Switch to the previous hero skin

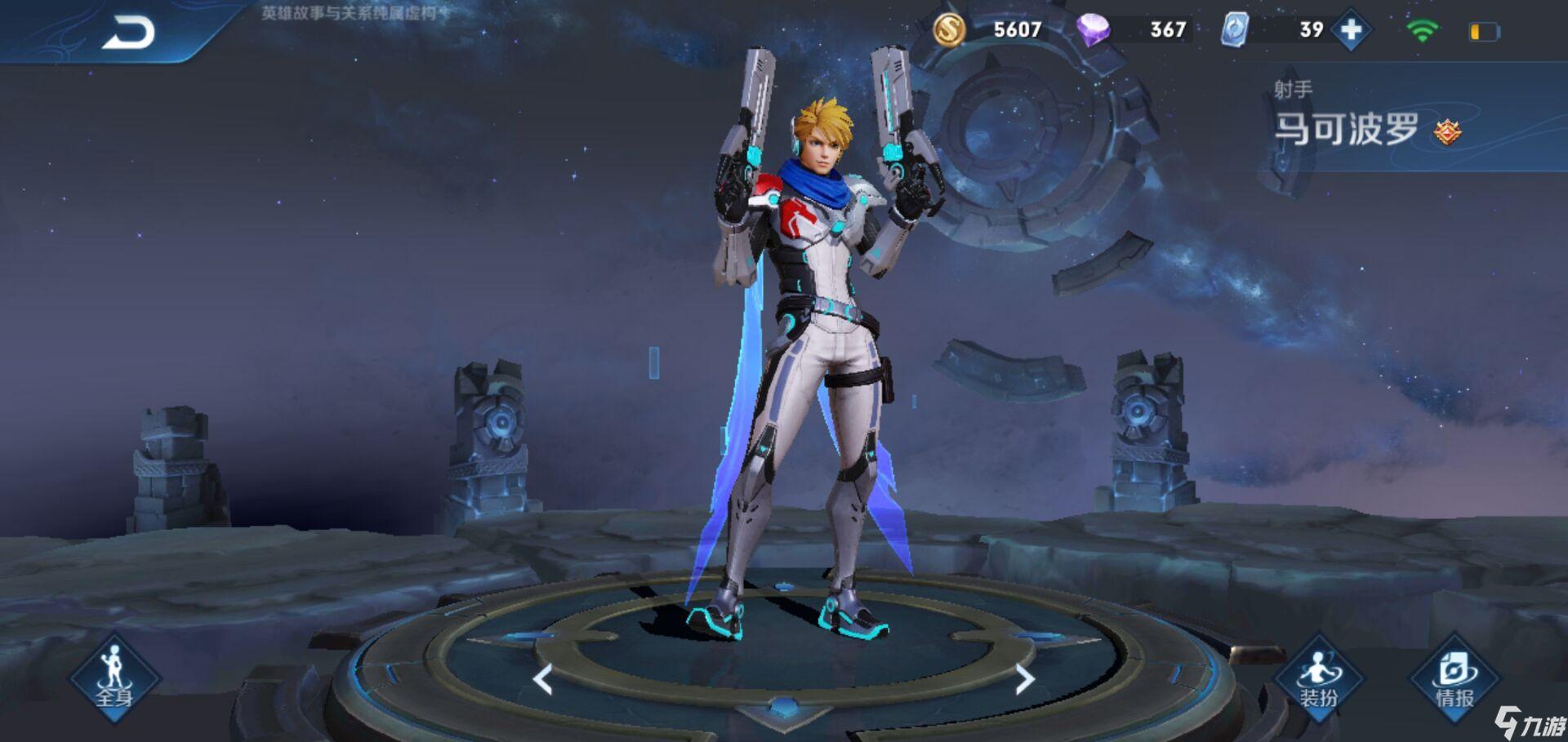pos(543,679)
